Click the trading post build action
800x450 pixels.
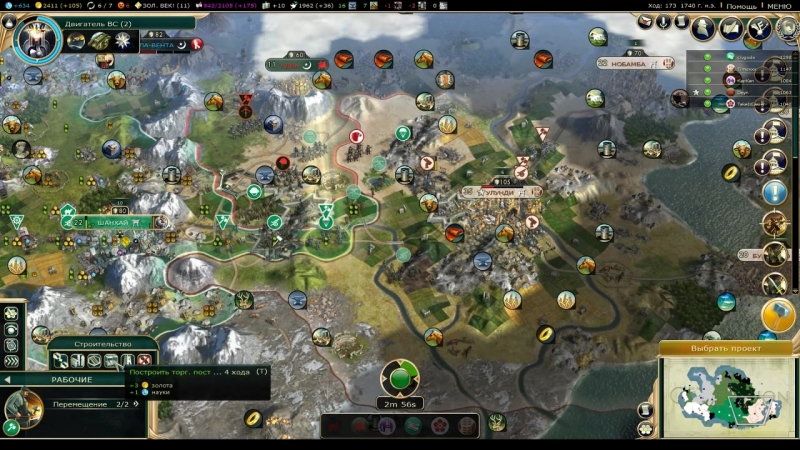click(110, 360)
